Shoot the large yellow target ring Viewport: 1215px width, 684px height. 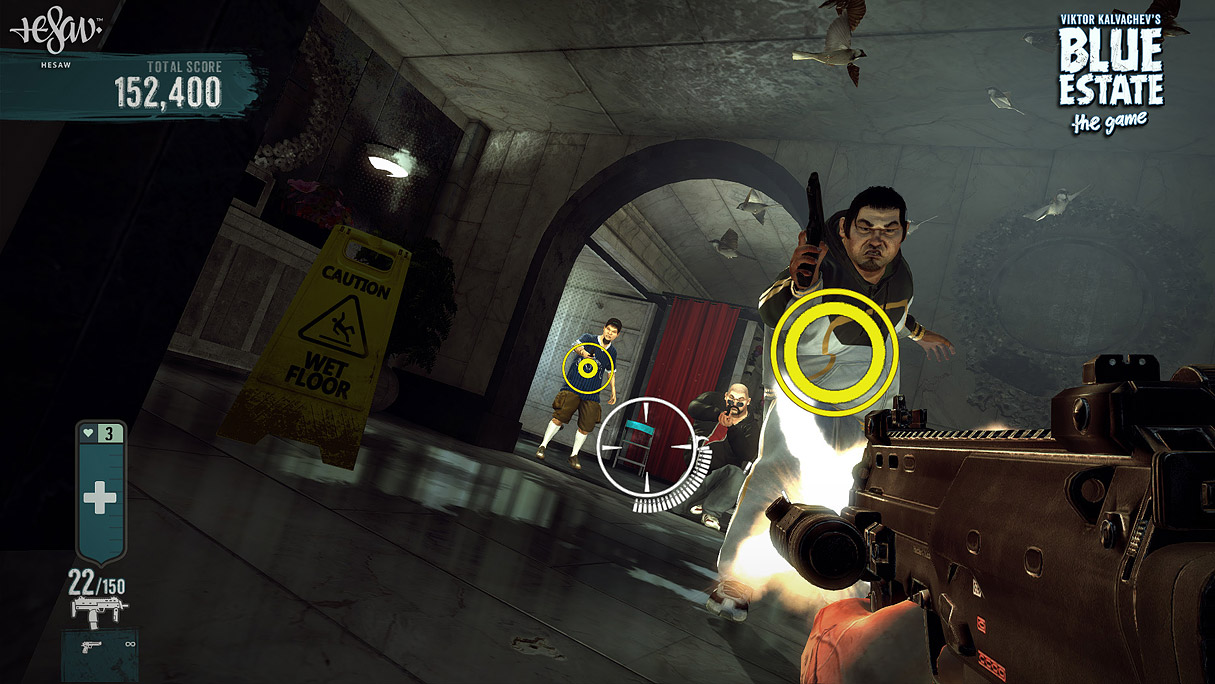pos(835,351)
